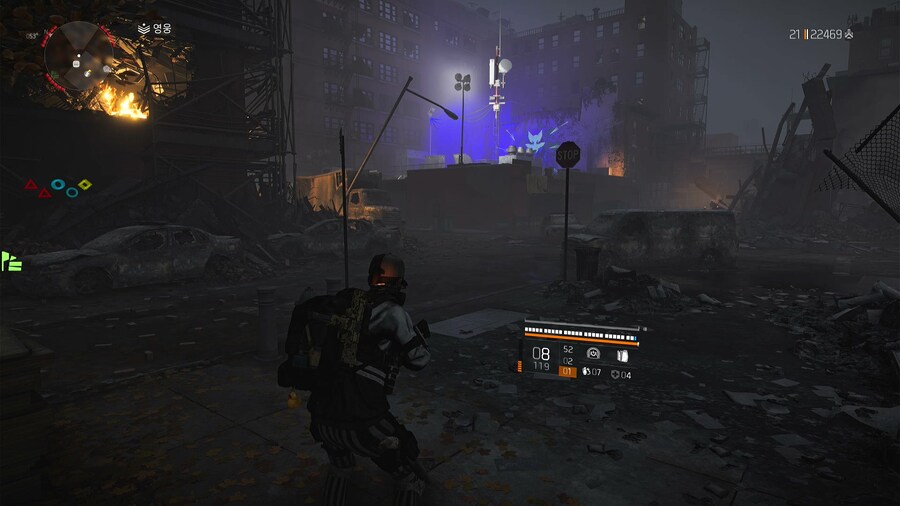Image resolution: width=900 pixels, height=506 pixels.
Task: Click the yellow diamond marker
Action: (85, 184)
